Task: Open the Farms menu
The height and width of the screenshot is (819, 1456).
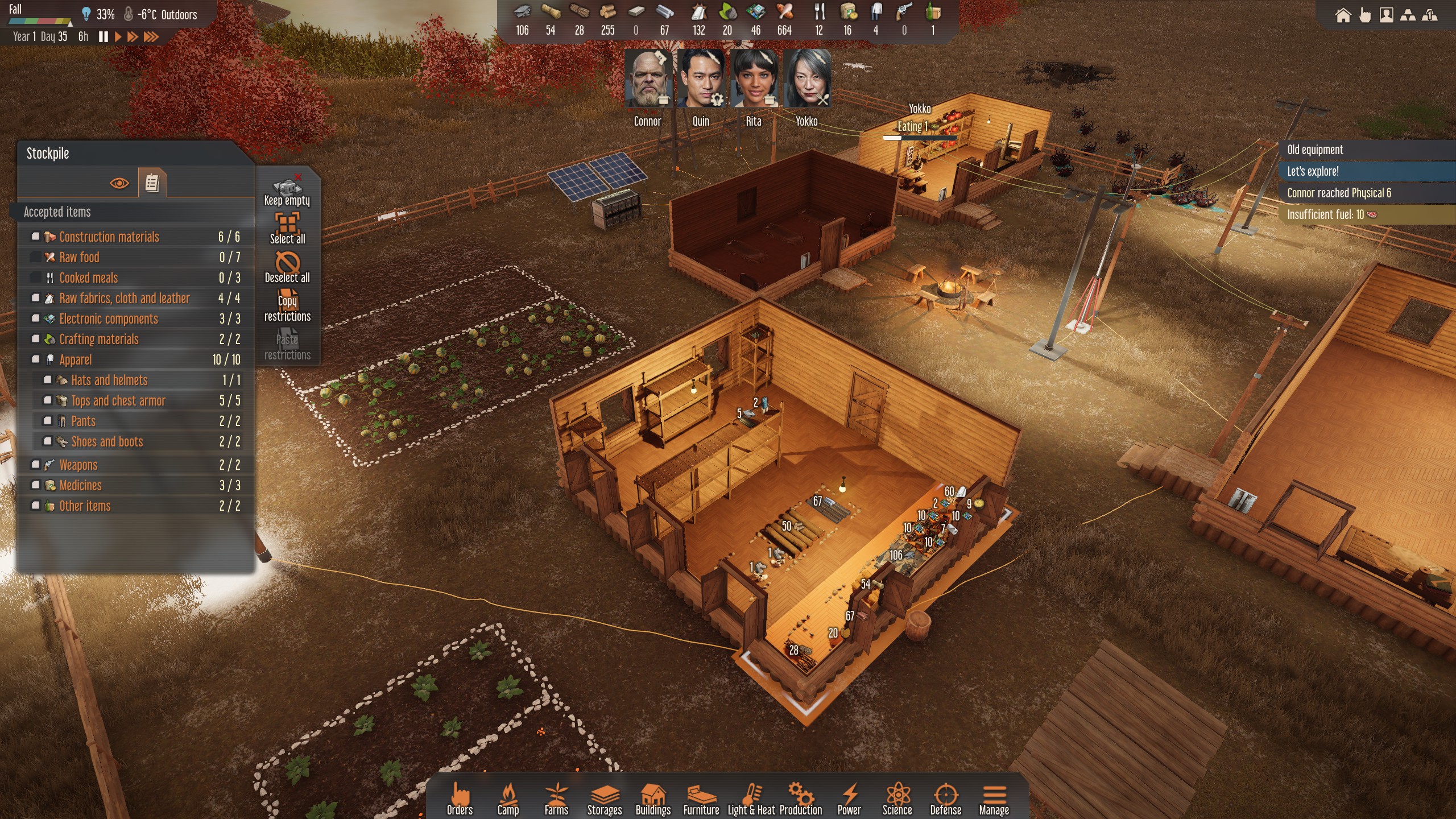Action: click(x=556, y=800)
